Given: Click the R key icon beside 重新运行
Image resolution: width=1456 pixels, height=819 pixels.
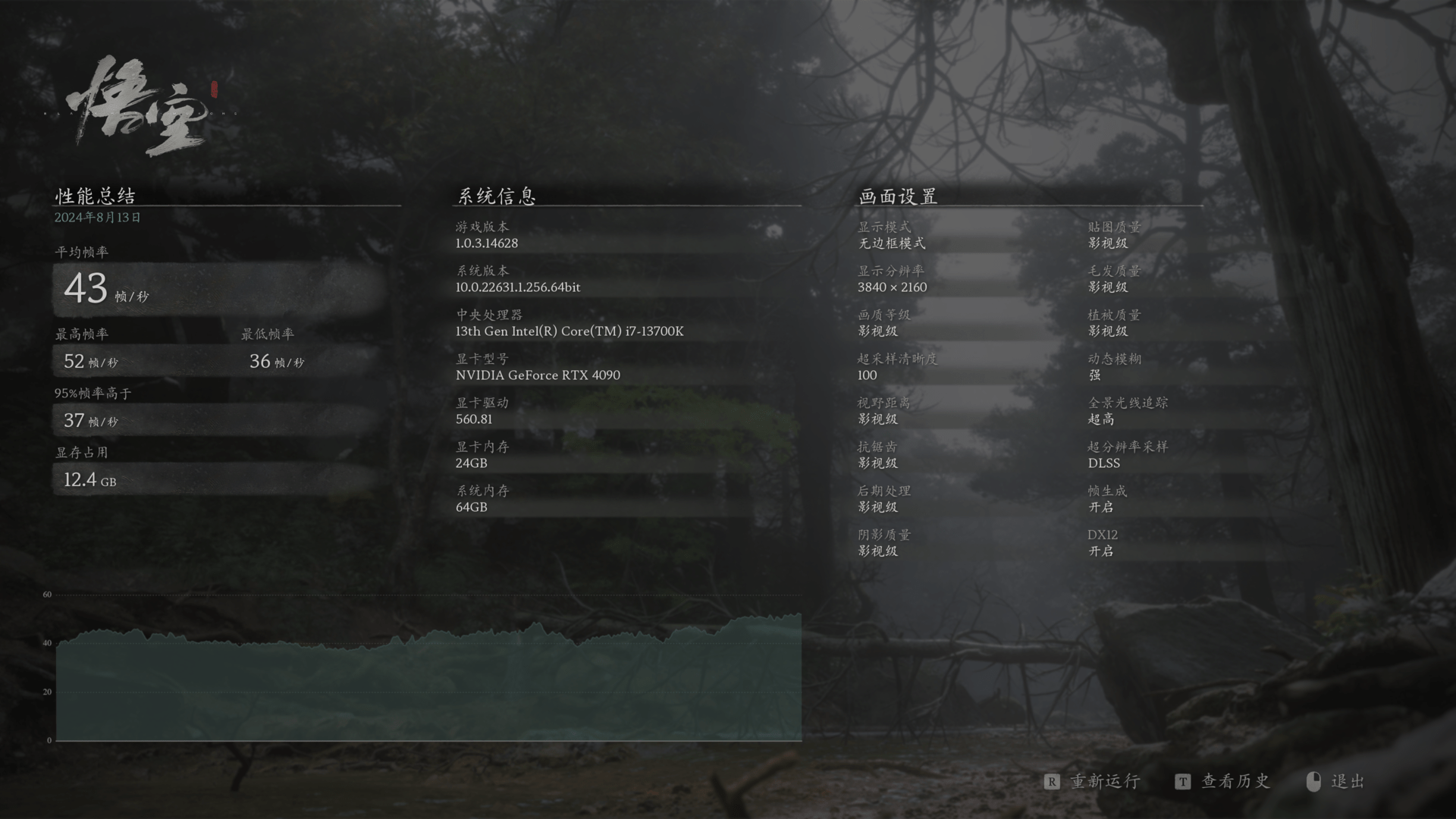Looking at the screenshot, I should point(1050,781).
